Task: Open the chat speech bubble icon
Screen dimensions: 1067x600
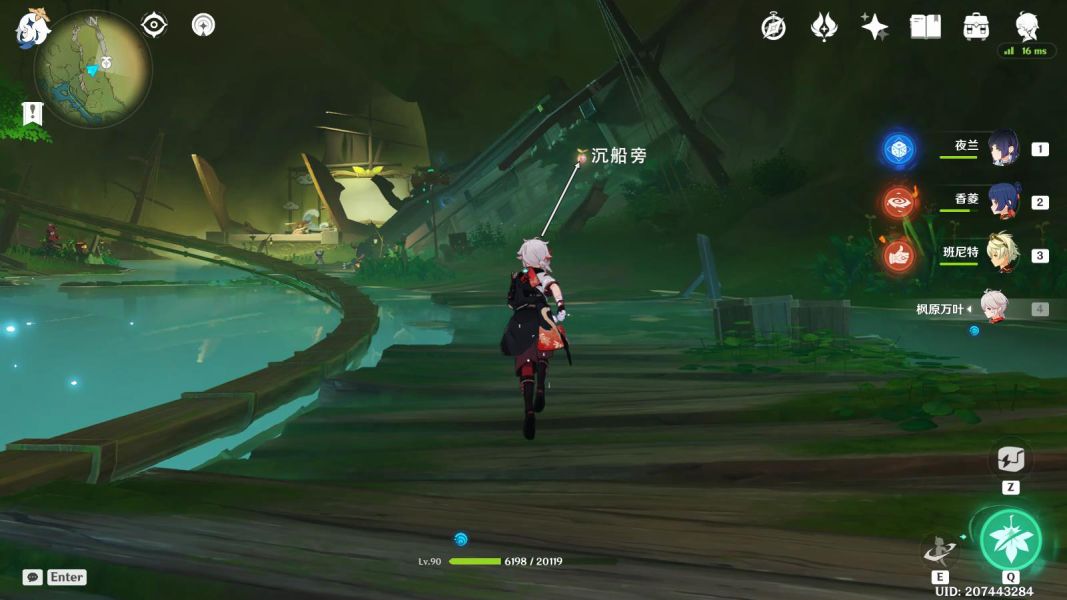Action: tap(33, 577)
